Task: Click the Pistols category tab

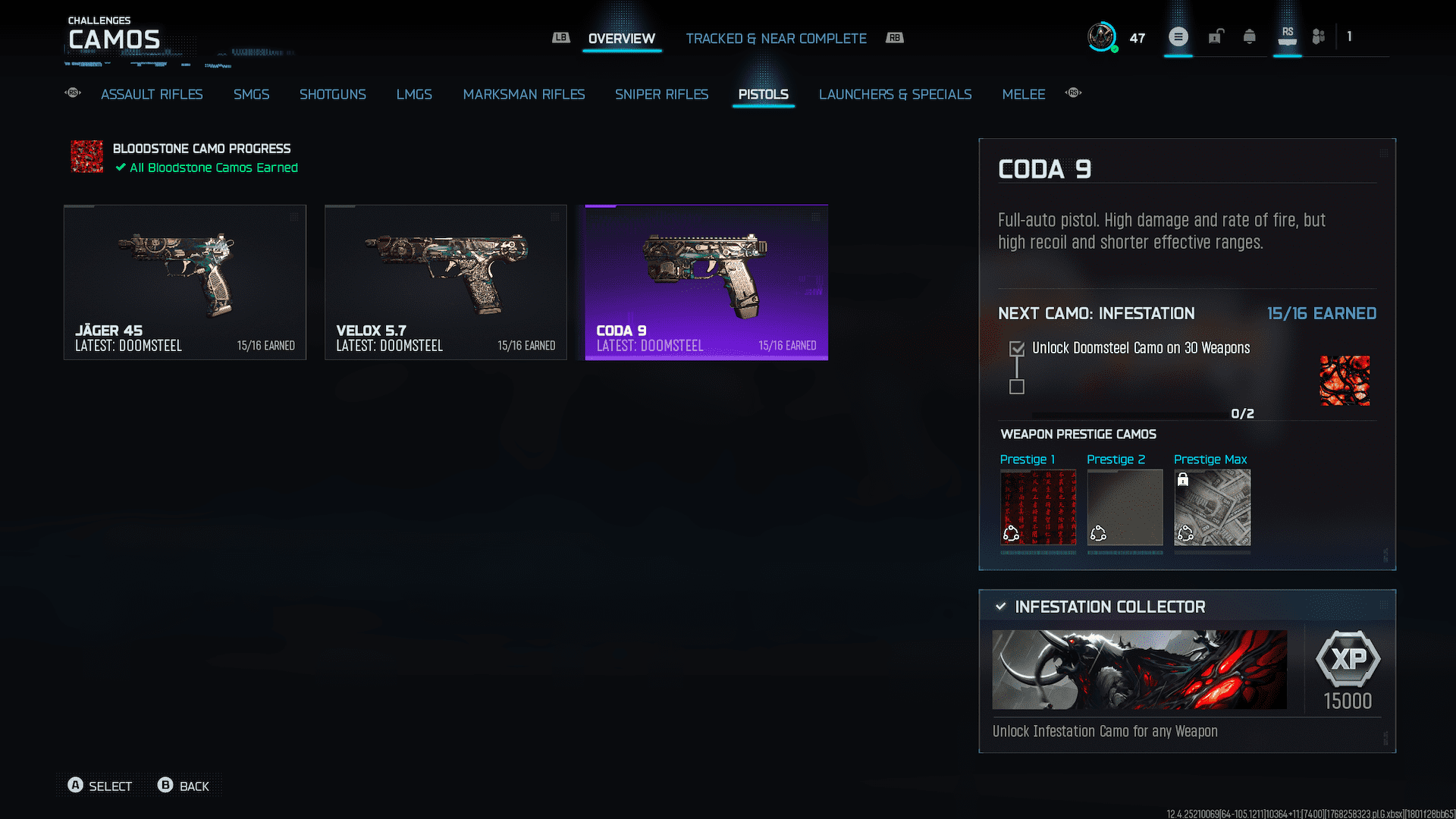Action: (x=763, y=94)
